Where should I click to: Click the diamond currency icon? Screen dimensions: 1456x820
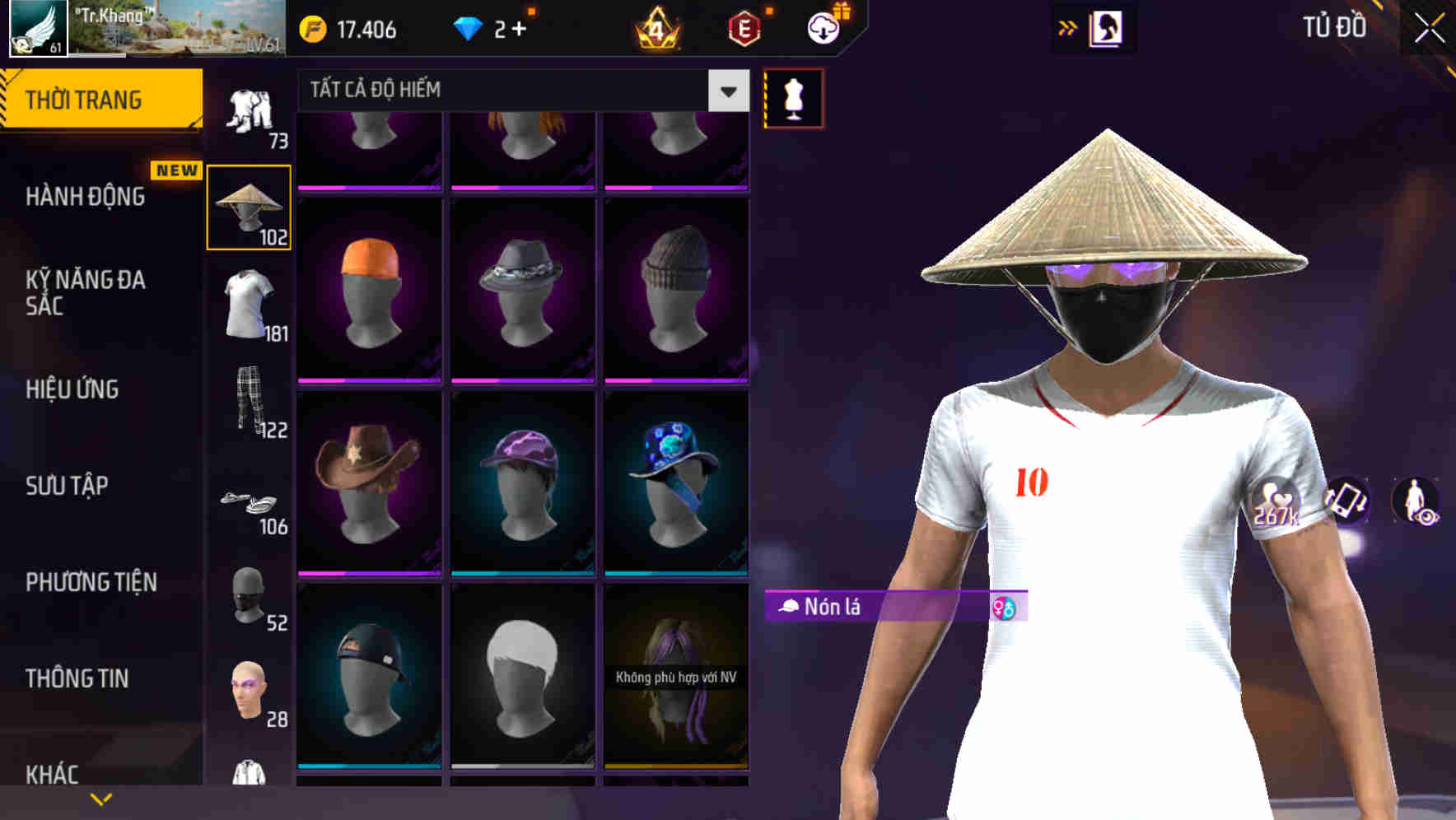coord(468,30)
